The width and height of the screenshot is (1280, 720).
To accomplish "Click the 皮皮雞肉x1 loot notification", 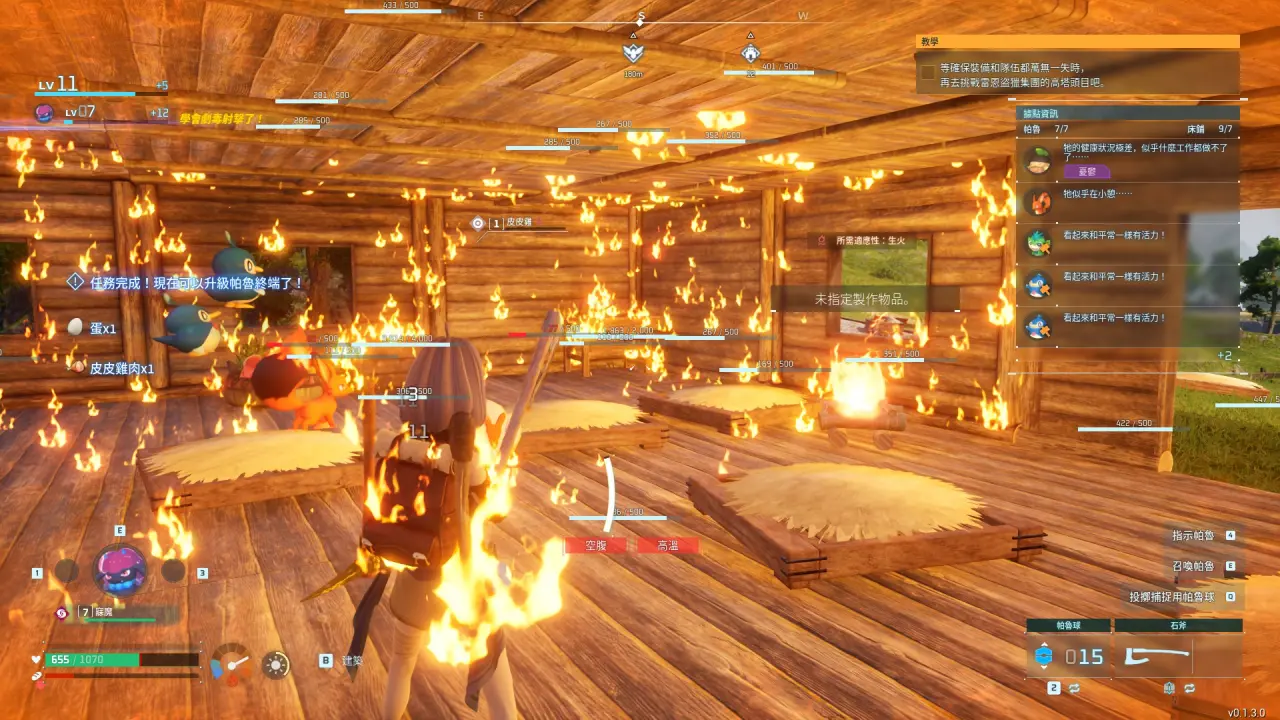I will (121, 368).
